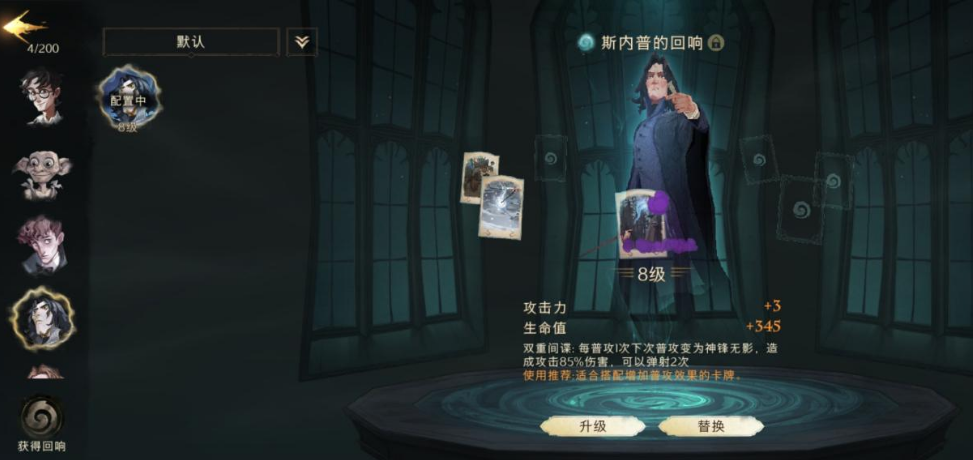Choose the Newt Scamander echo portrait
This screenshot has height=460, width=973.
[x=41, y=245]
